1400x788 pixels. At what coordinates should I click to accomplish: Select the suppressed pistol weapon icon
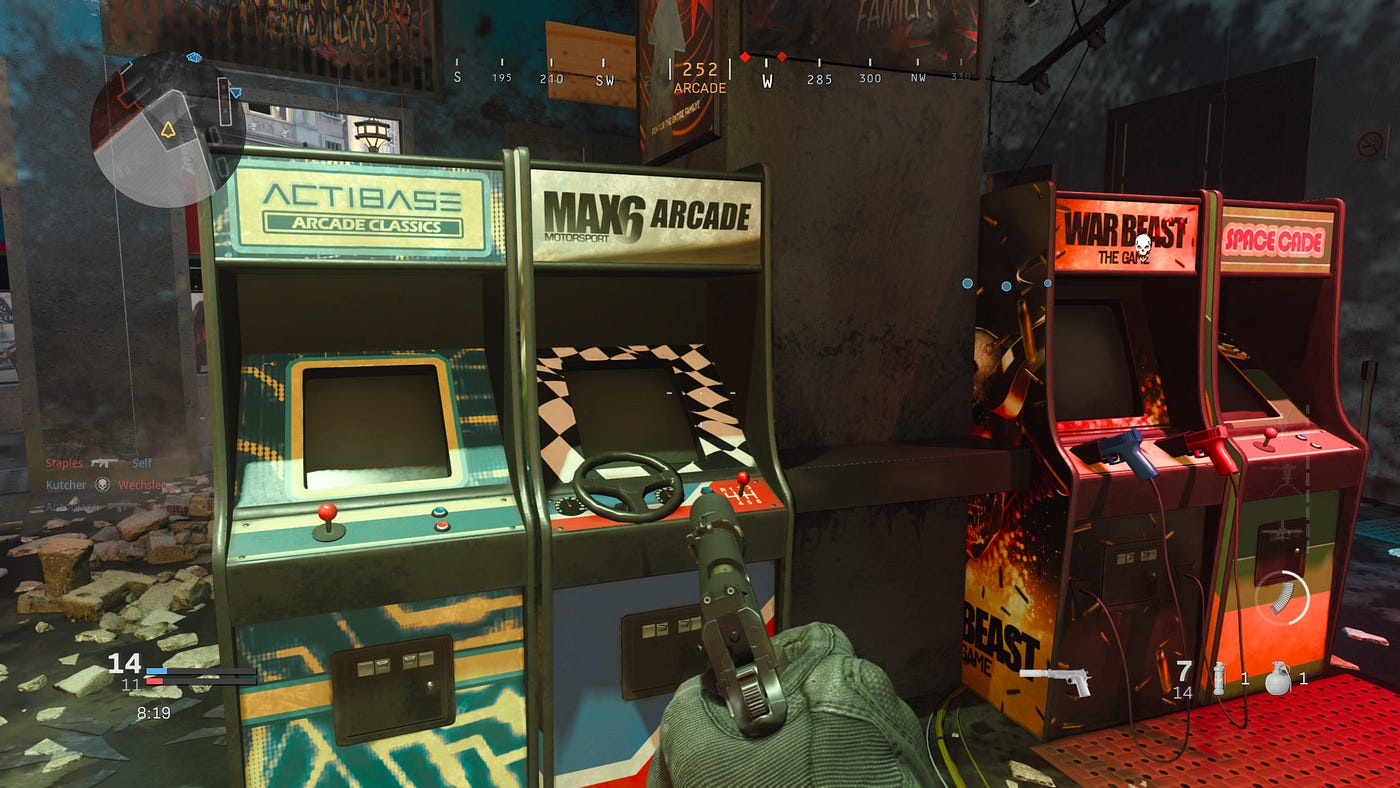(x=1055, y=680)
